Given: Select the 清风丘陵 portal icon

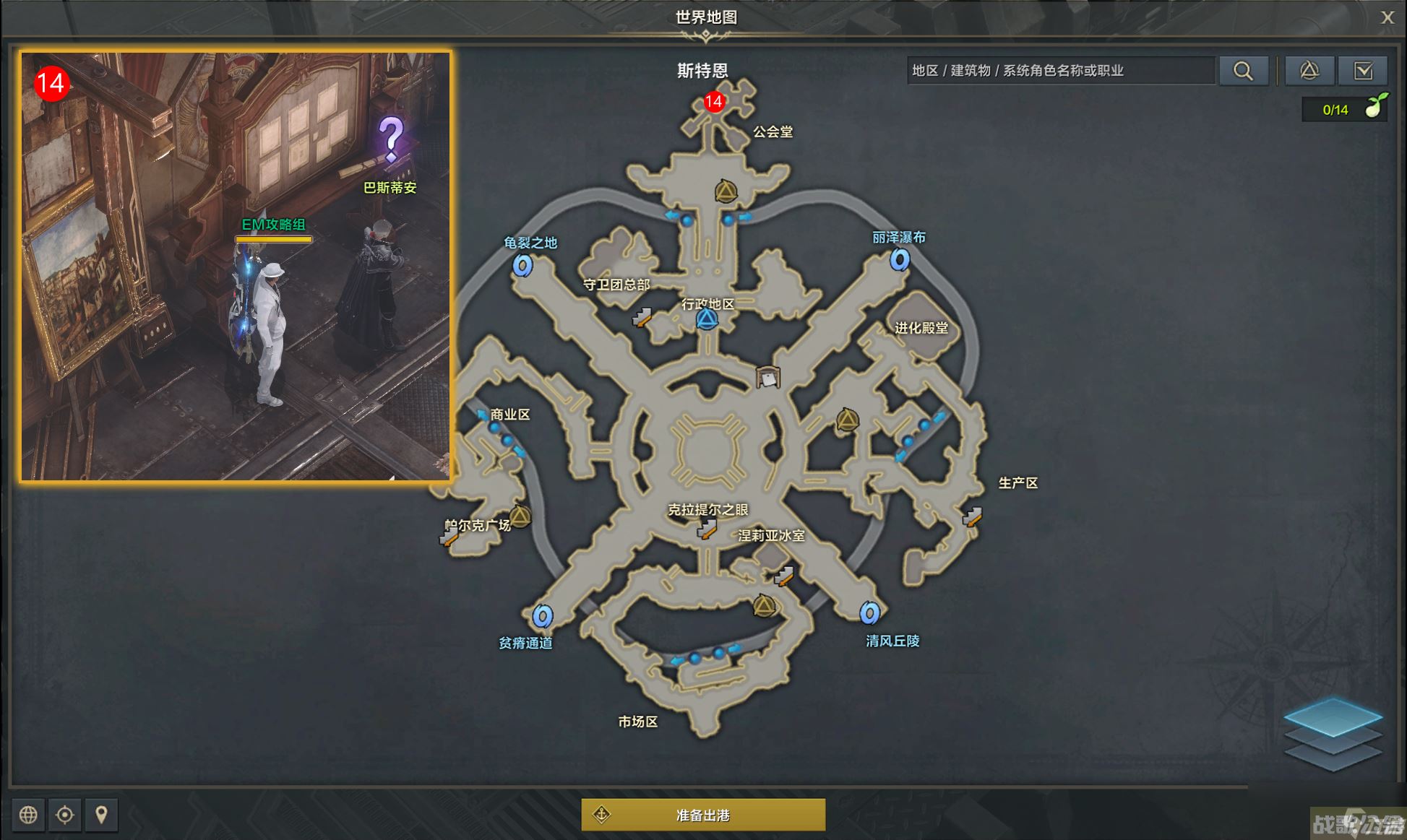Looking at the screenshot, I should click(869, 613).
